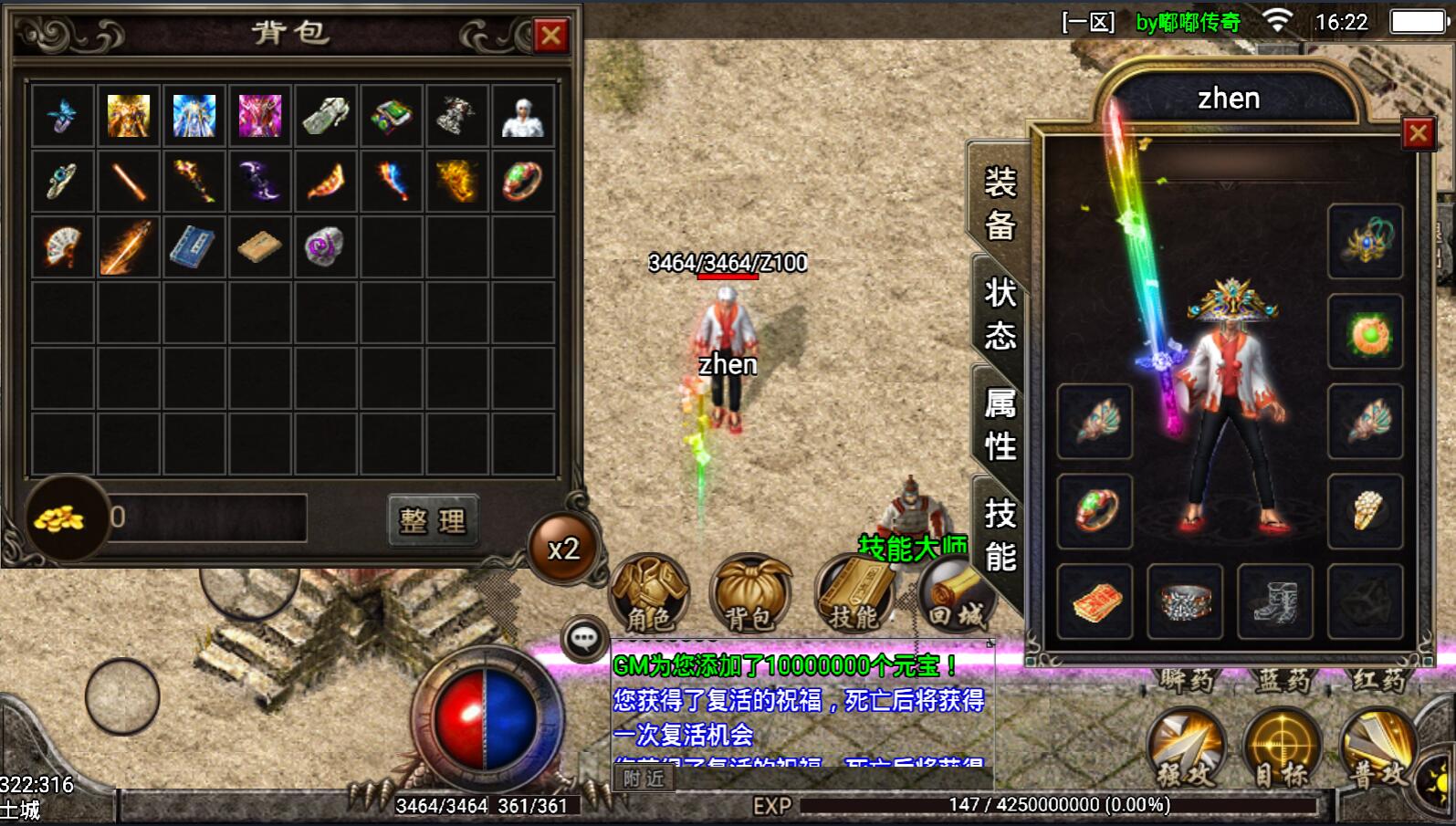
Task: Select the equipped helmet slot
Action: point(1365,242)
